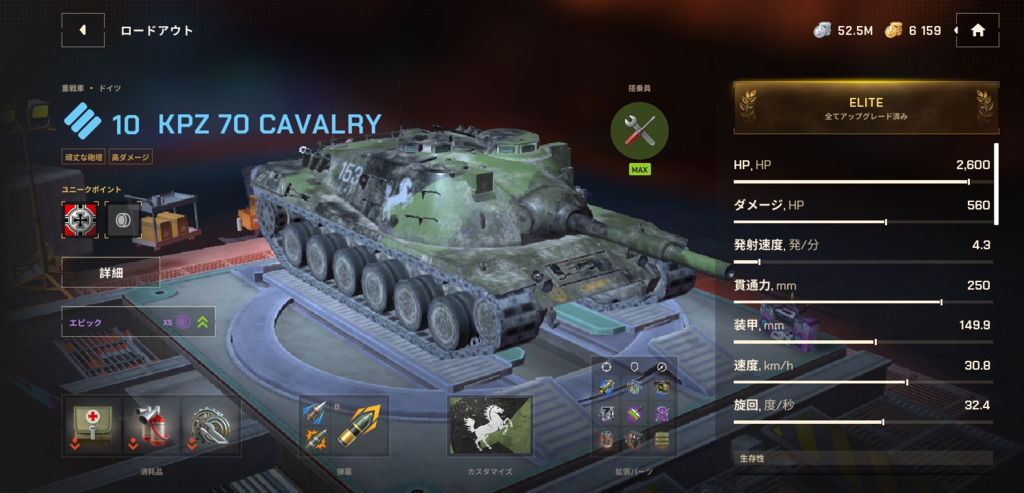Open the ammunition loadout panel
The height and width of the screenshot is (493, 1024).
(343, 426)
